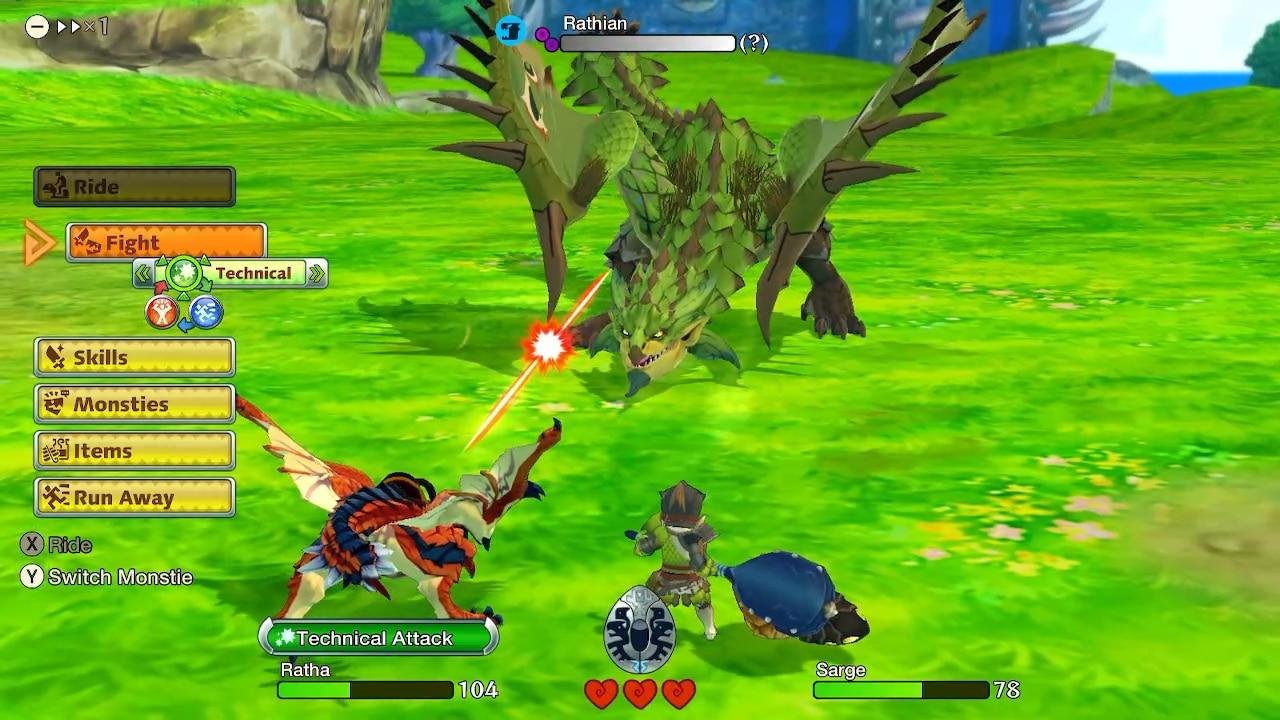Pick the red Power attack icon
This screenshot has width=1280, height=720.
point(161,313)
